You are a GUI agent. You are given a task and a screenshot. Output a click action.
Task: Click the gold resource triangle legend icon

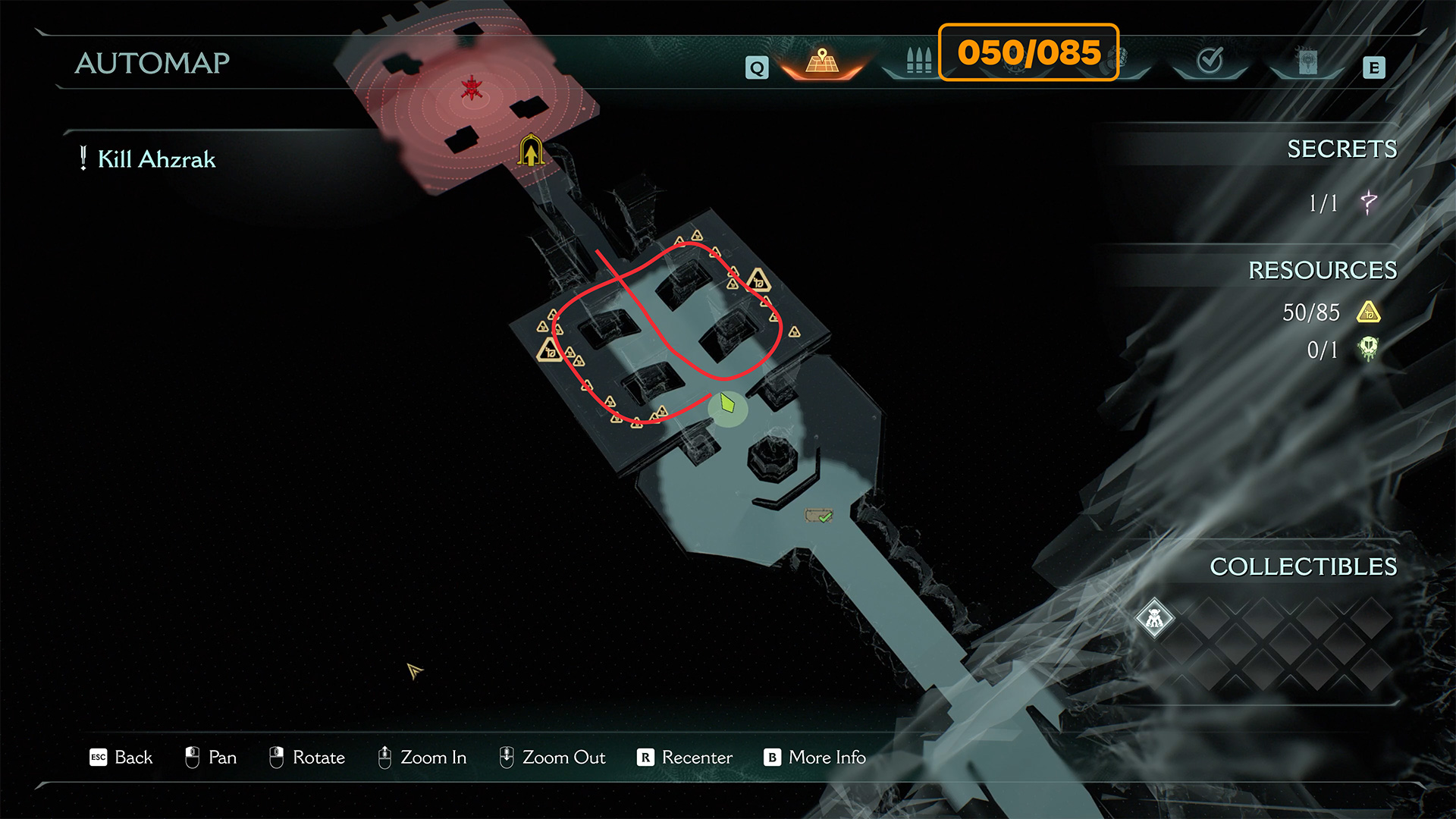coord(1369,312)
